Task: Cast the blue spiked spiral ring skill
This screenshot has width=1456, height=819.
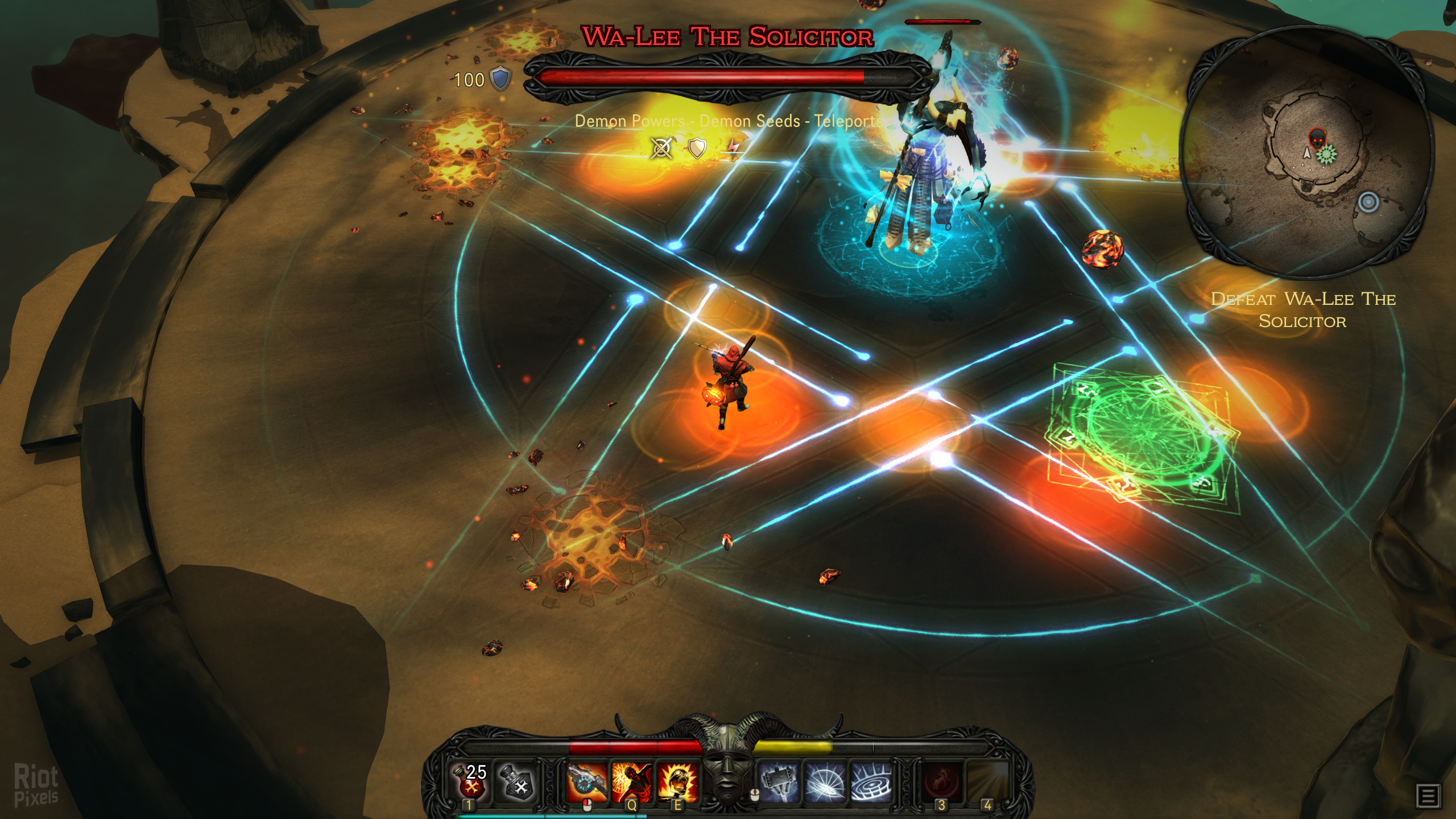Action: pos(870,781)
